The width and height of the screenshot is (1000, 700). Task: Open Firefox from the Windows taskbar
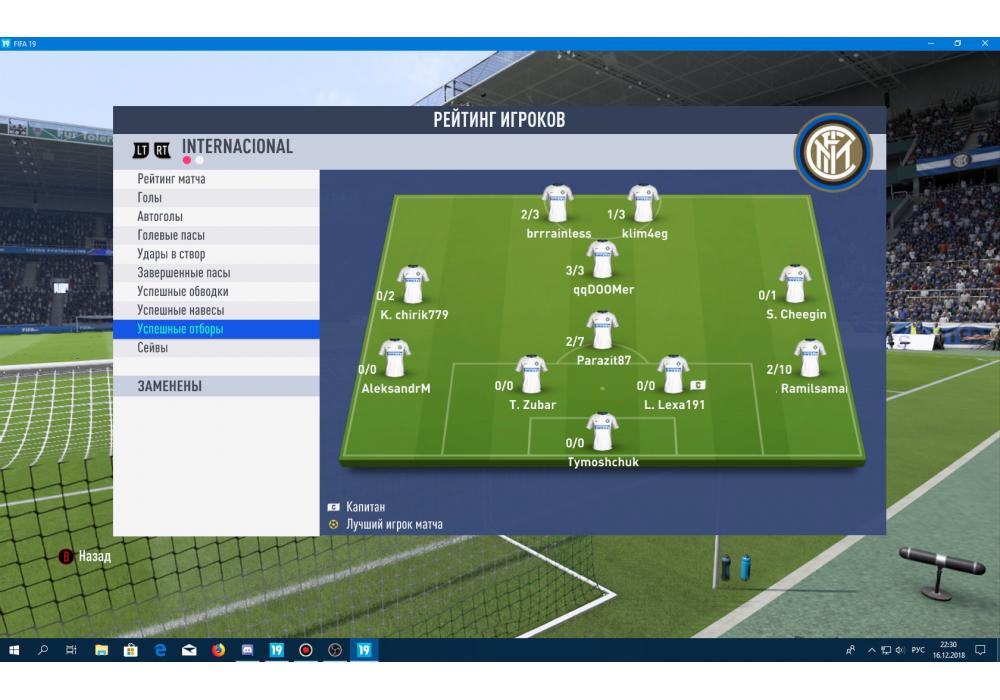click(x=217, y=650)
